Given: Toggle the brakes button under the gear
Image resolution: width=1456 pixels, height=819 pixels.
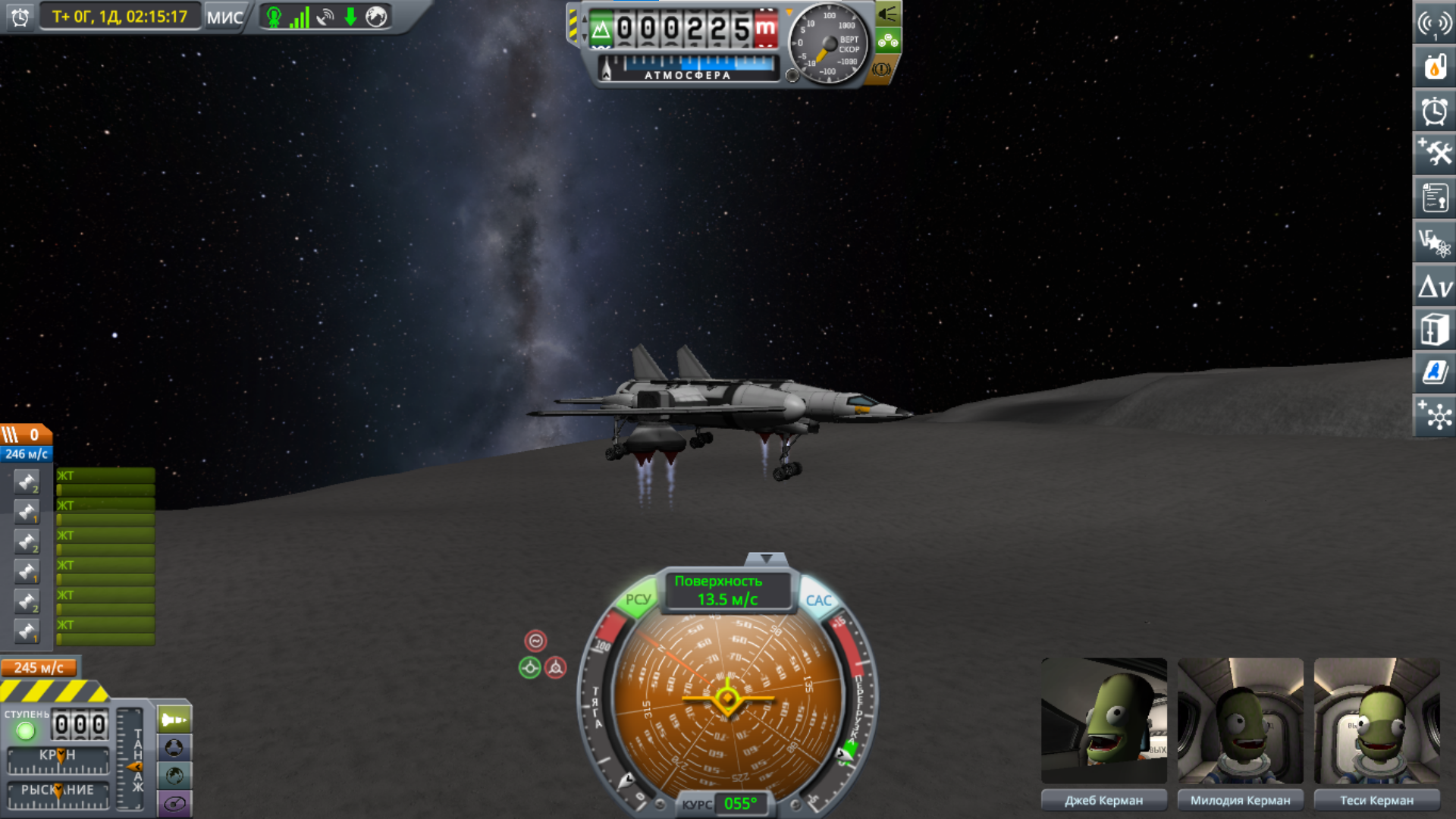Looking at the screenshot, I should [881, 70].
